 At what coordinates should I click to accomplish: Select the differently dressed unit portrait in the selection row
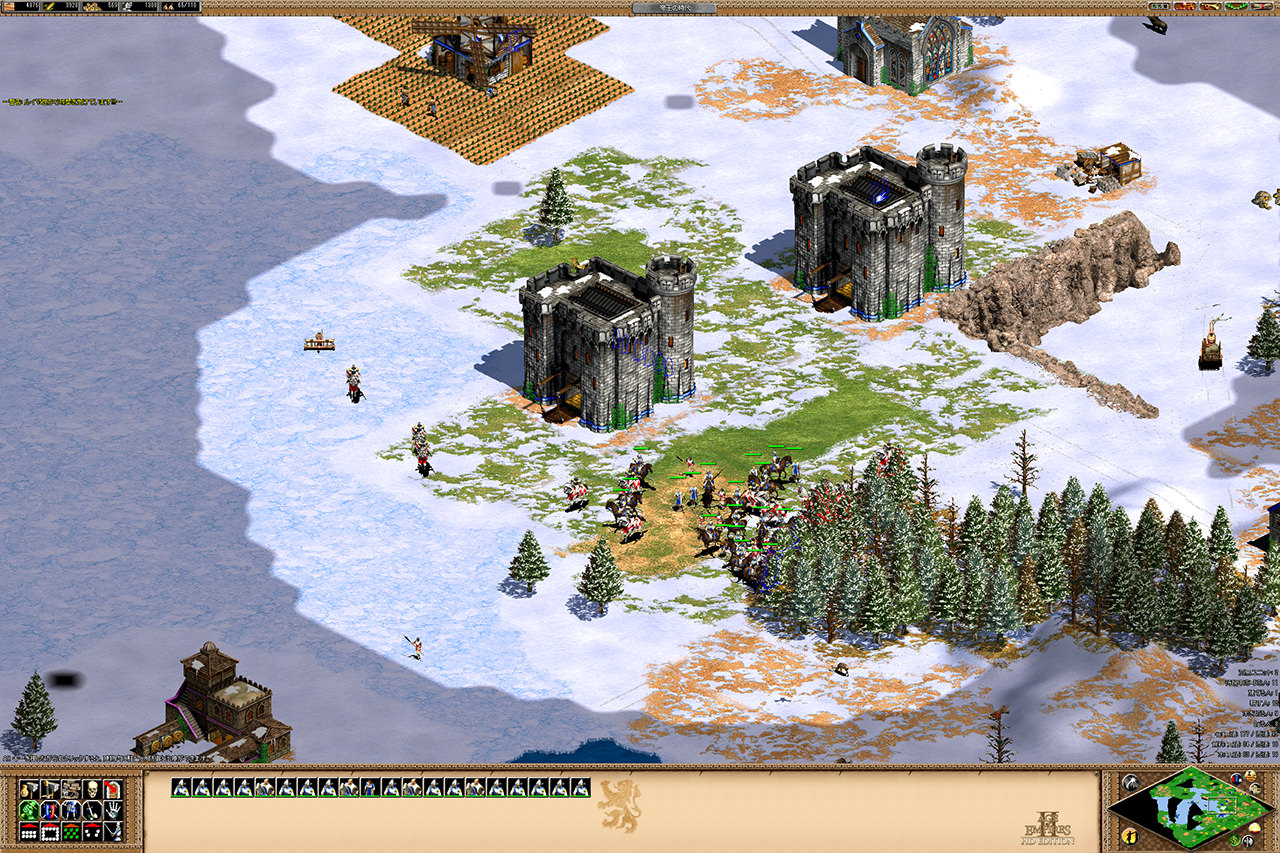click(x=369, y=787)
